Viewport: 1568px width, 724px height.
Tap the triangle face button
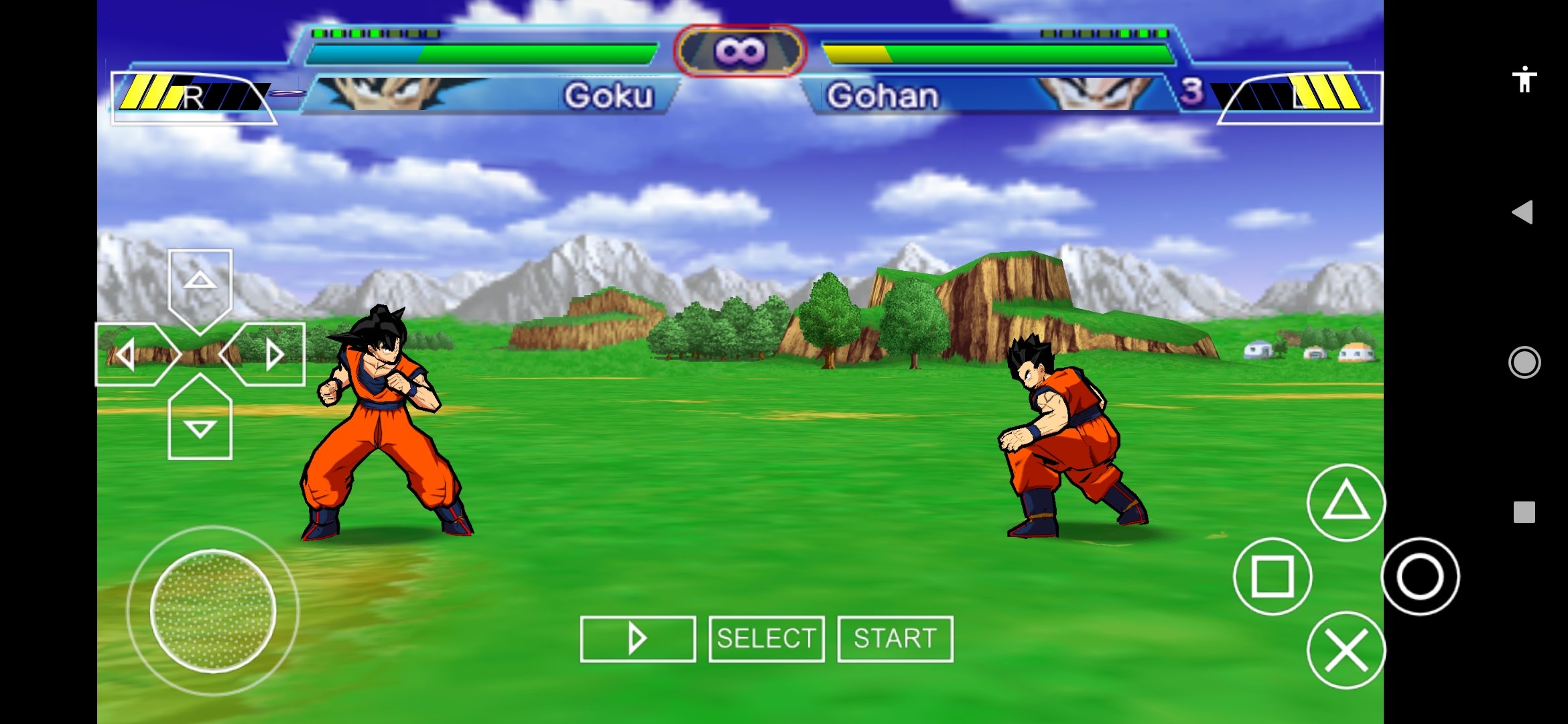pyautogui.click(x=1346, y=502)
